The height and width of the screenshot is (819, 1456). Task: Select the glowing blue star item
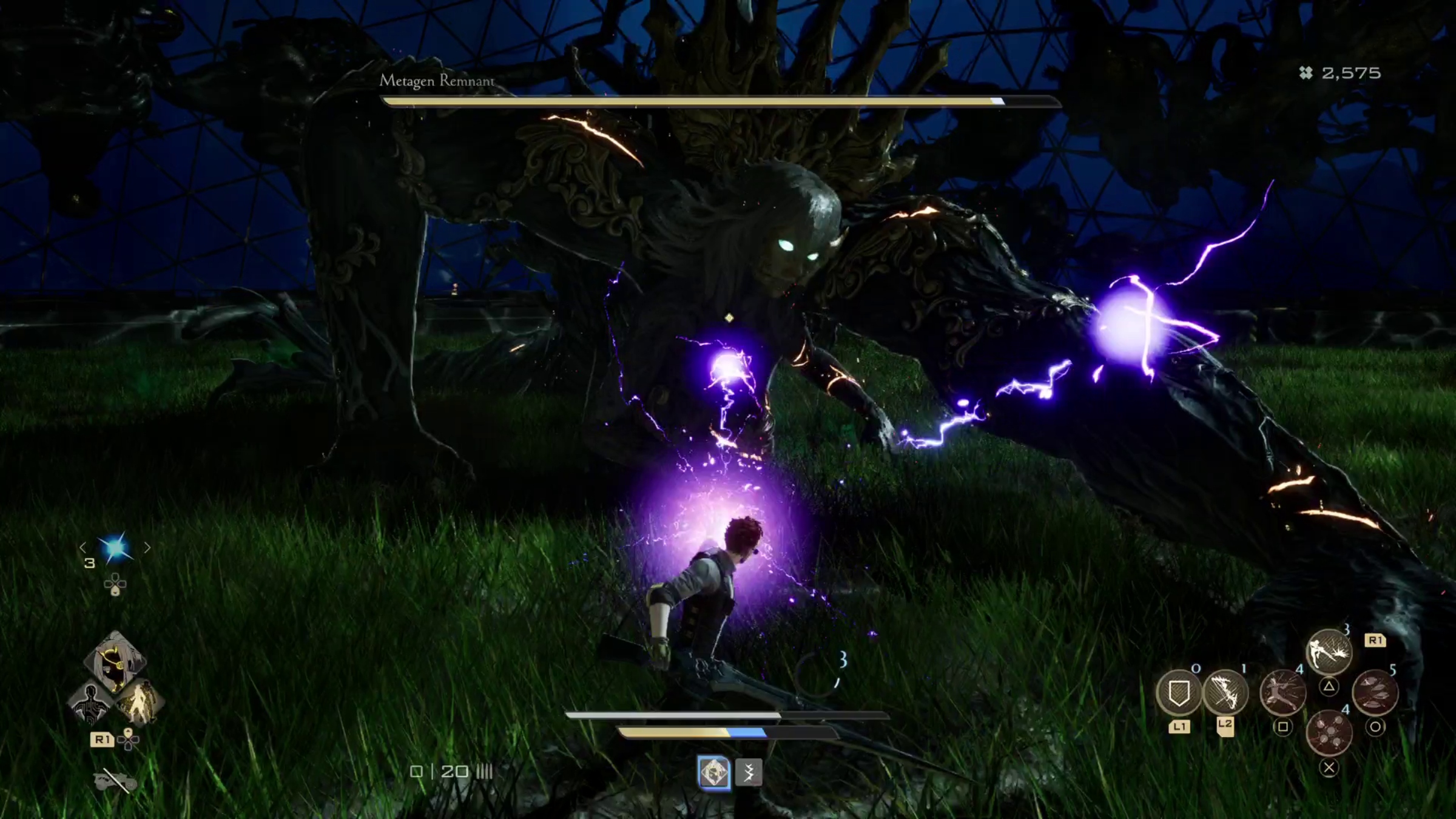point(115,548)
